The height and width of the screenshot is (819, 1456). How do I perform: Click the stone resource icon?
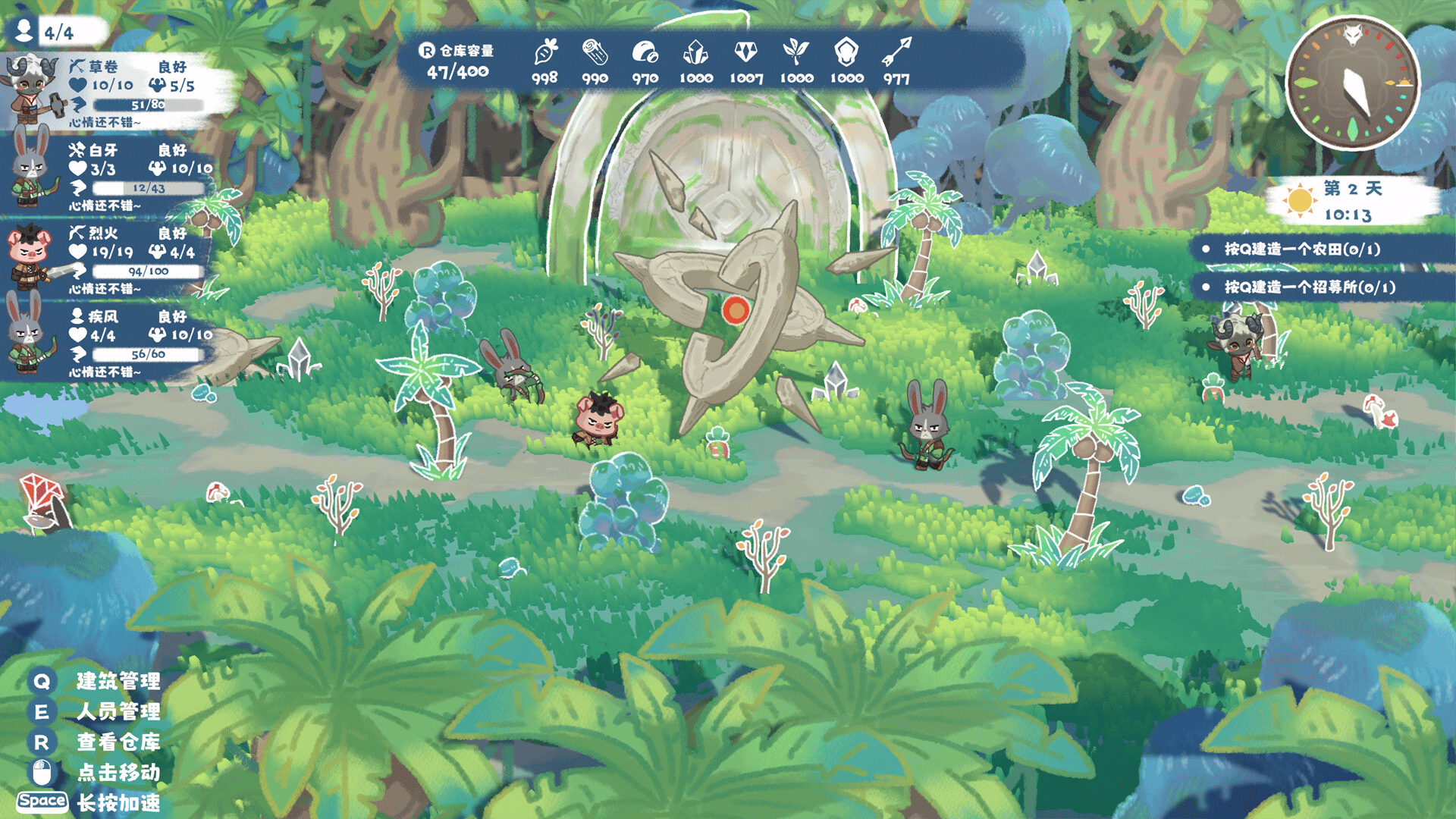coord(645,53)
